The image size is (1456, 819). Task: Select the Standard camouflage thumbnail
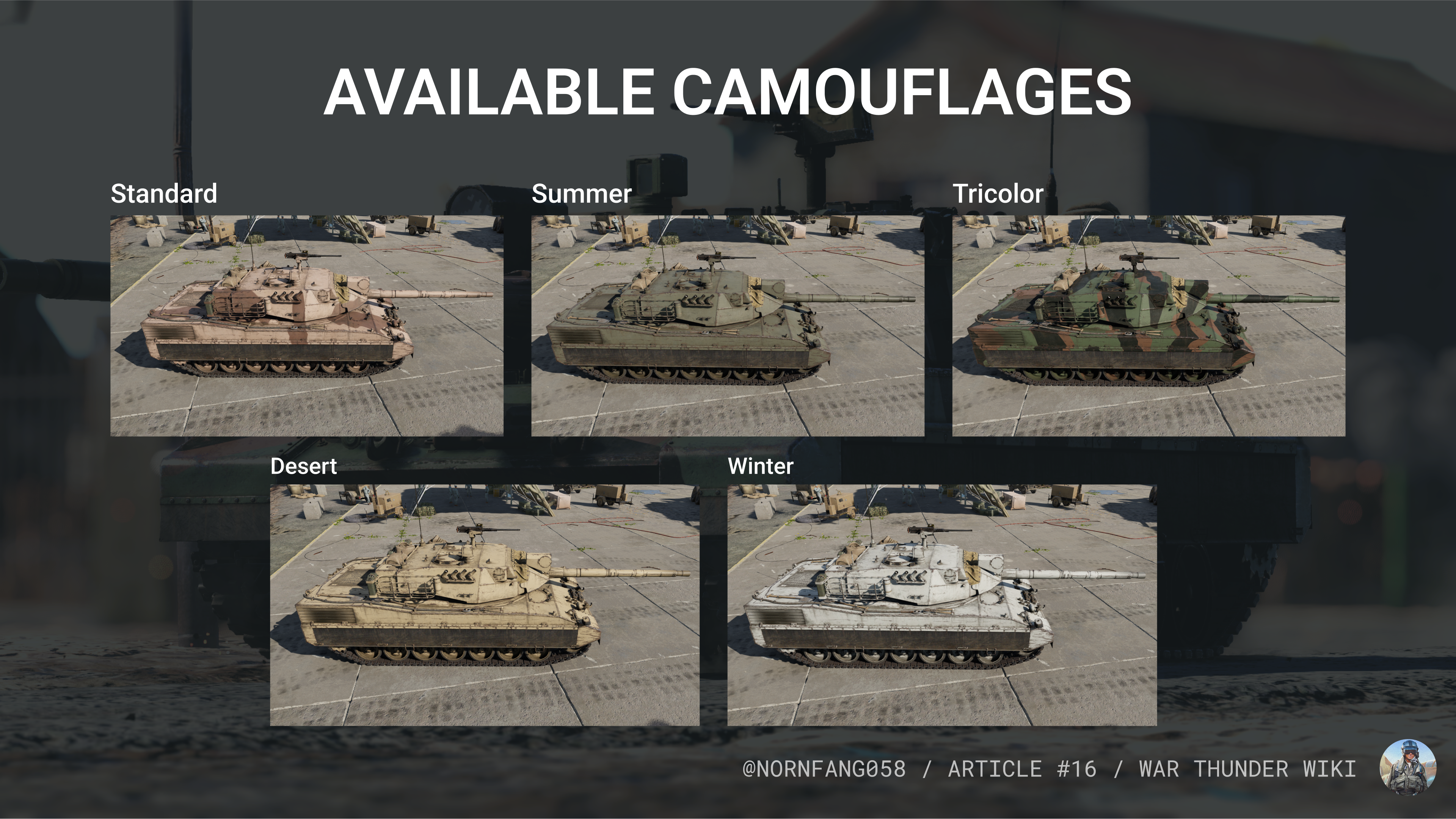click(x=306, y=325)
